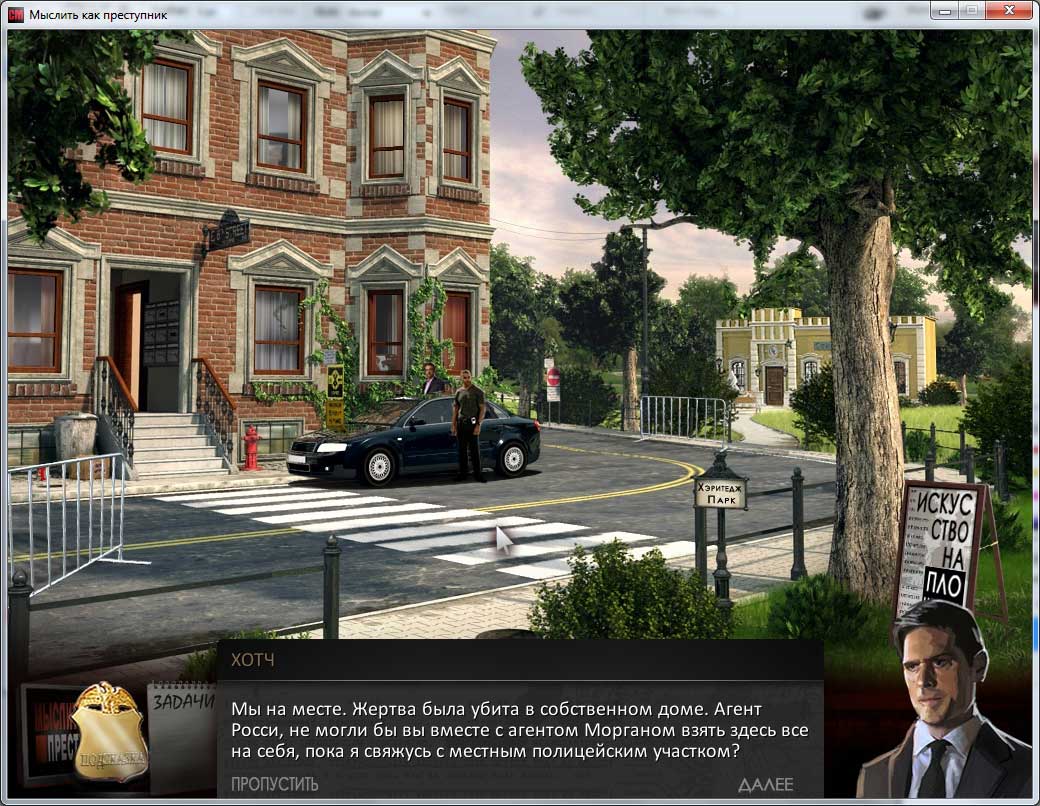Viewport: 1040px width, 806px height.
Task: Continue the dialogue with ДАЛЕЕ
Action: [765, 784]
